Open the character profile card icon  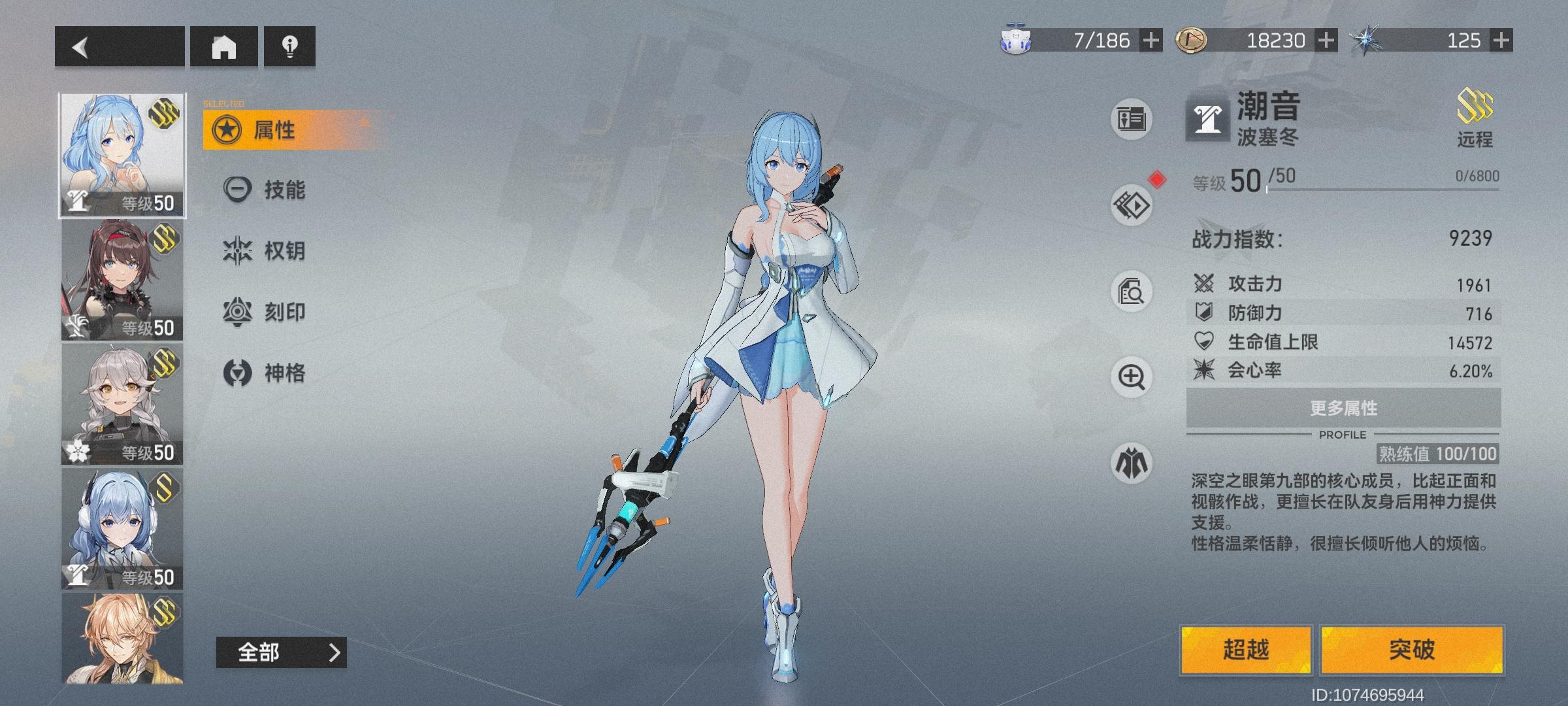pos(1132,119)
